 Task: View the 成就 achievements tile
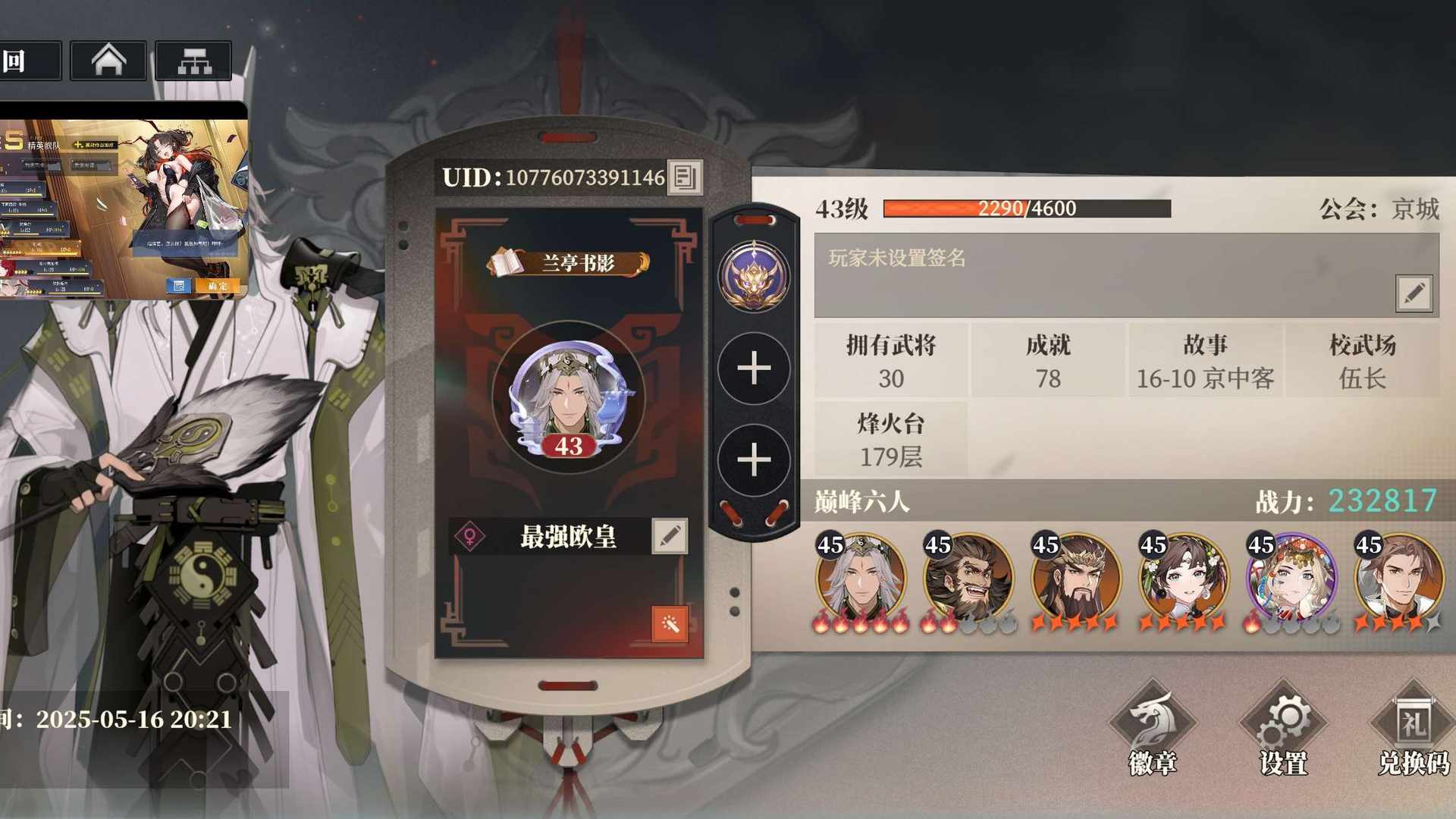tap(1048, 361)
